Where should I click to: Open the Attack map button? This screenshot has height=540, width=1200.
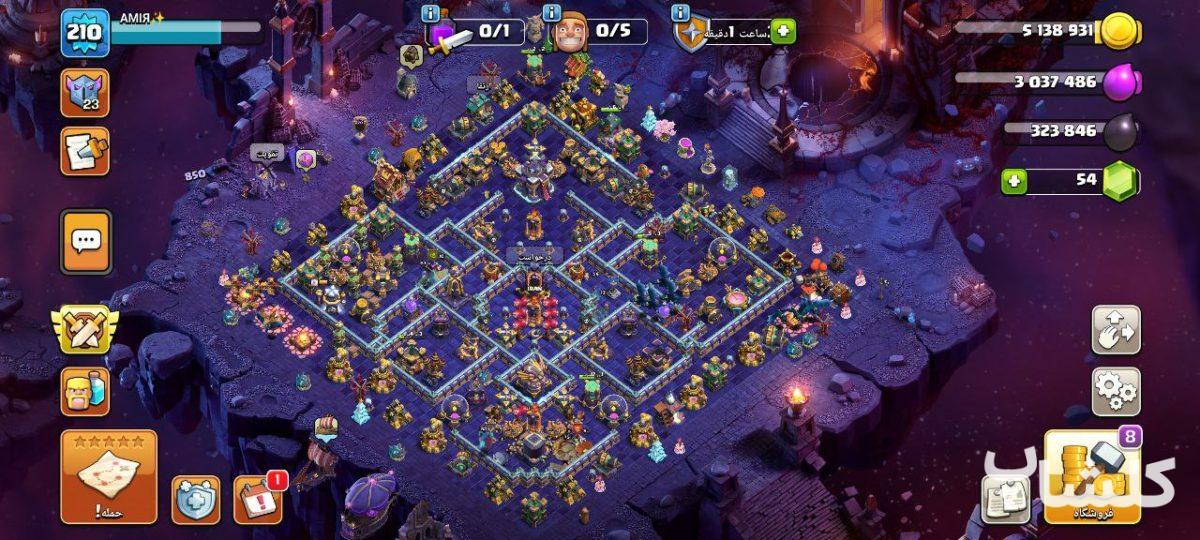tap(109, 477)
